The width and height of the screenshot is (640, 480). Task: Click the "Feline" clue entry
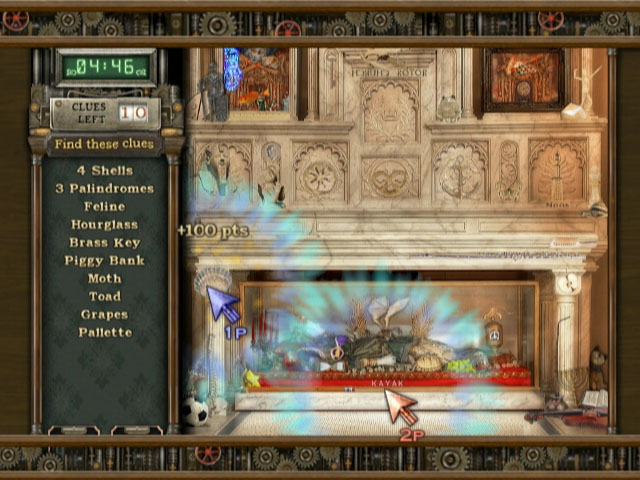click(x=104, y=206)
